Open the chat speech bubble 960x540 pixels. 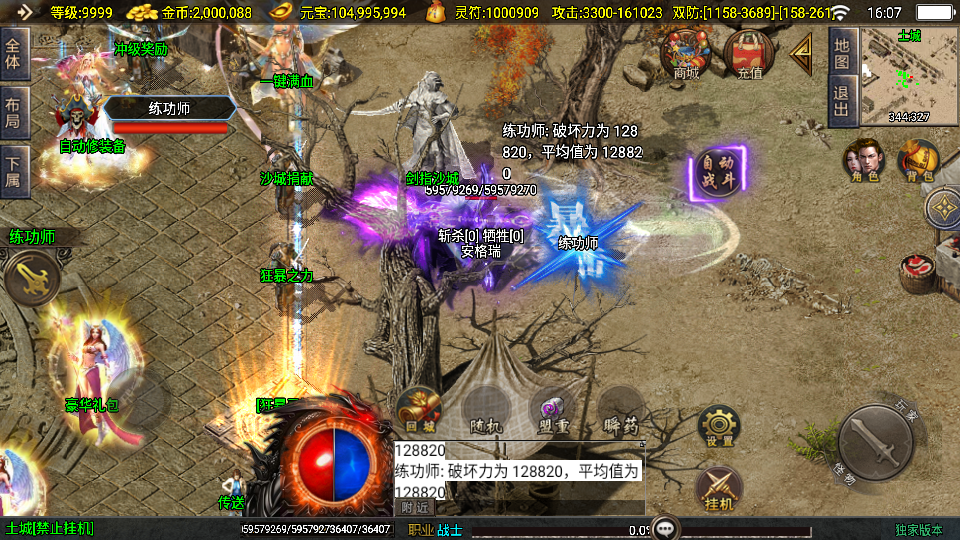tap(665, 528)
